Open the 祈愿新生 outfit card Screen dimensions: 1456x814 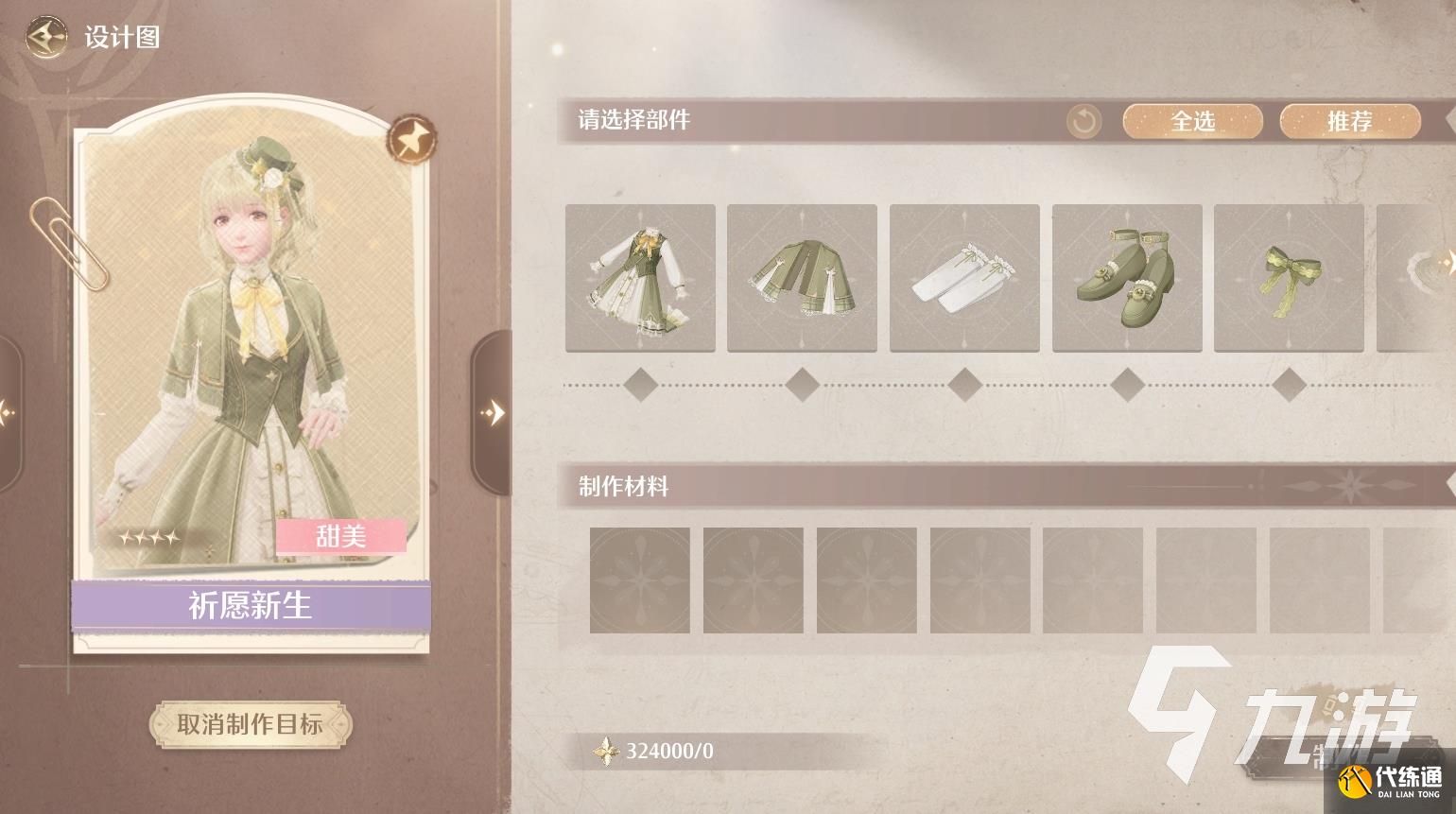click(x=251, y=378)
